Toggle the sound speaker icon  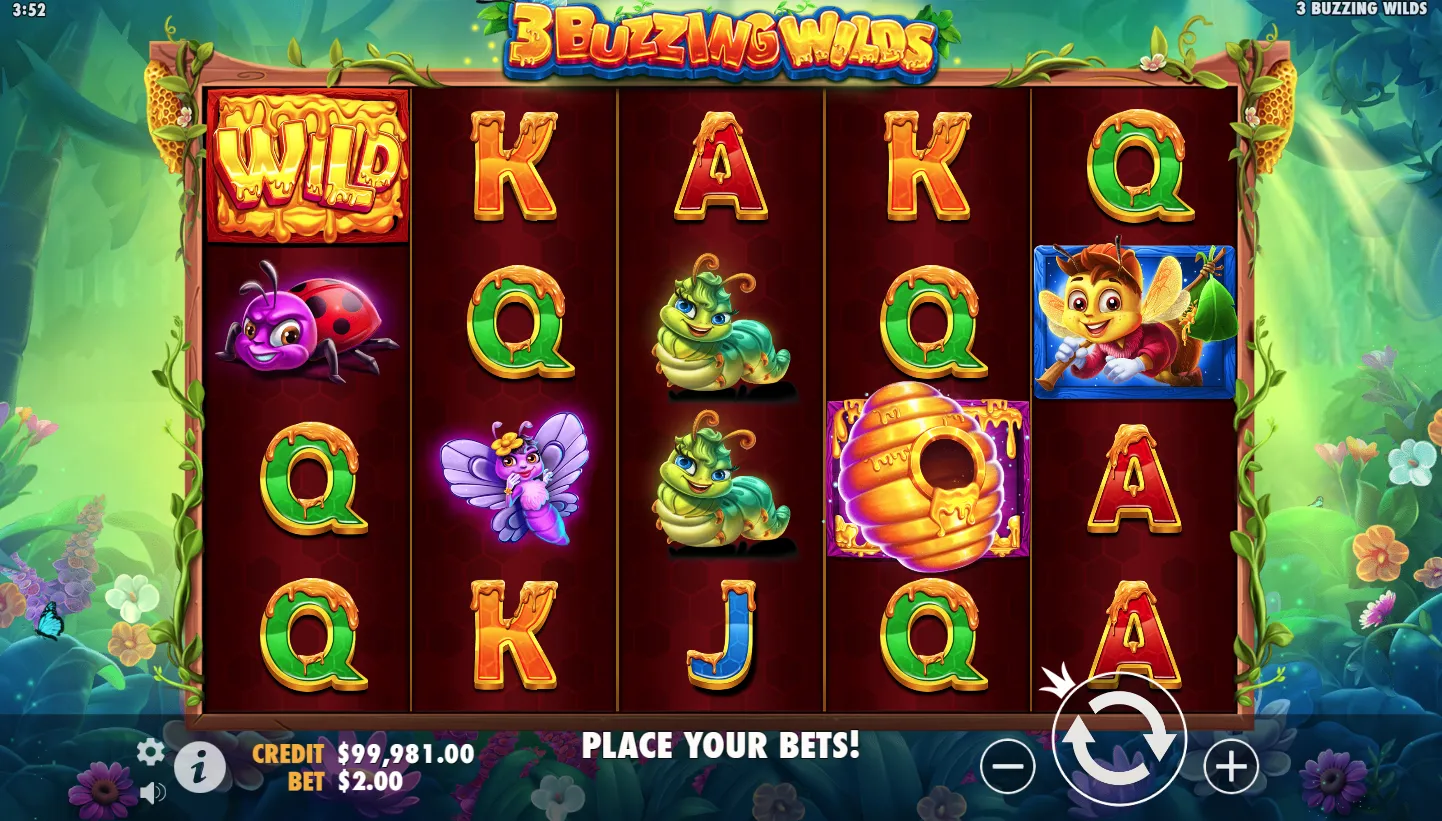pos(152,794)
